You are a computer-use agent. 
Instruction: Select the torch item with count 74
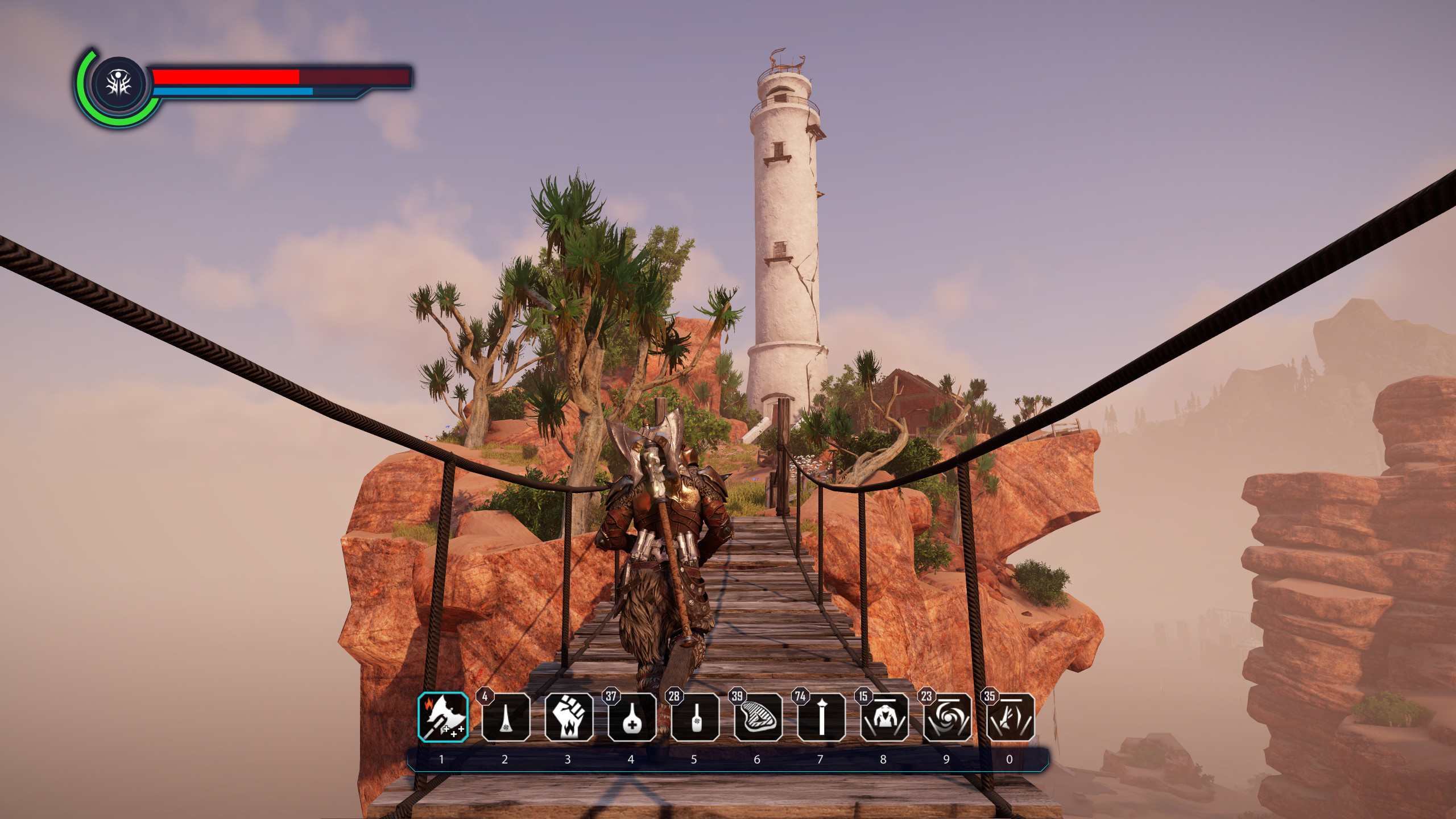[x=821, y=717]
